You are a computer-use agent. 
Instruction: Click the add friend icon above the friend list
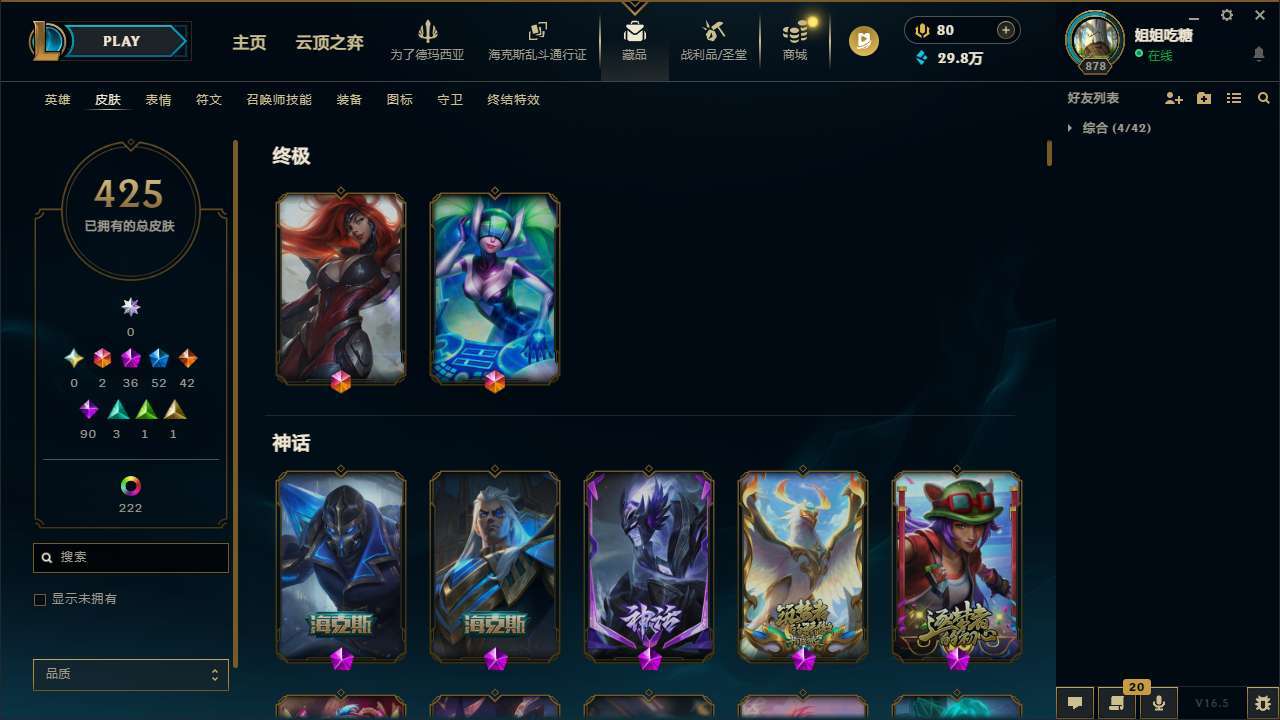1174,98
